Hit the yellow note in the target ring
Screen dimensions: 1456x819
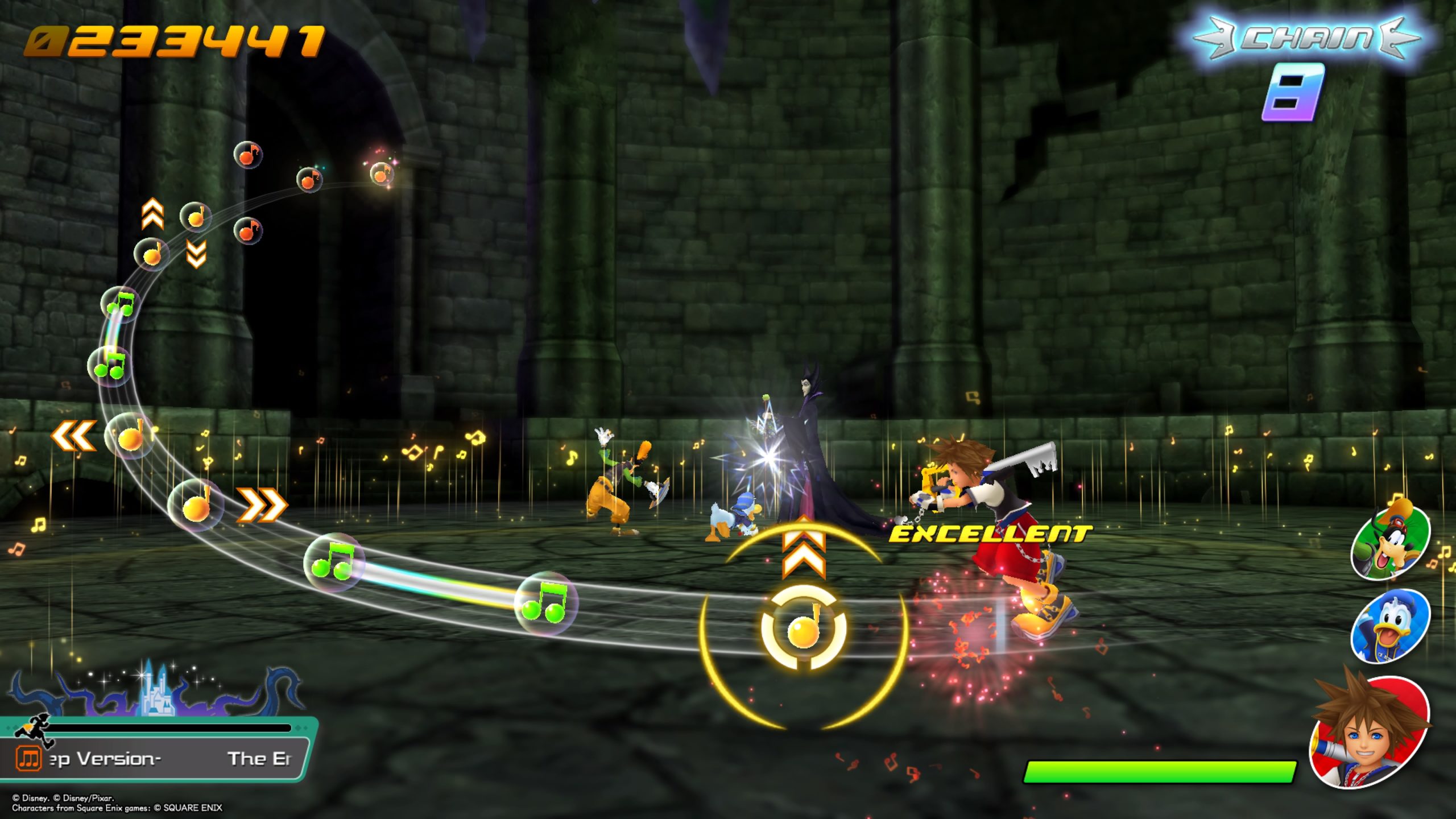point(803,628)
